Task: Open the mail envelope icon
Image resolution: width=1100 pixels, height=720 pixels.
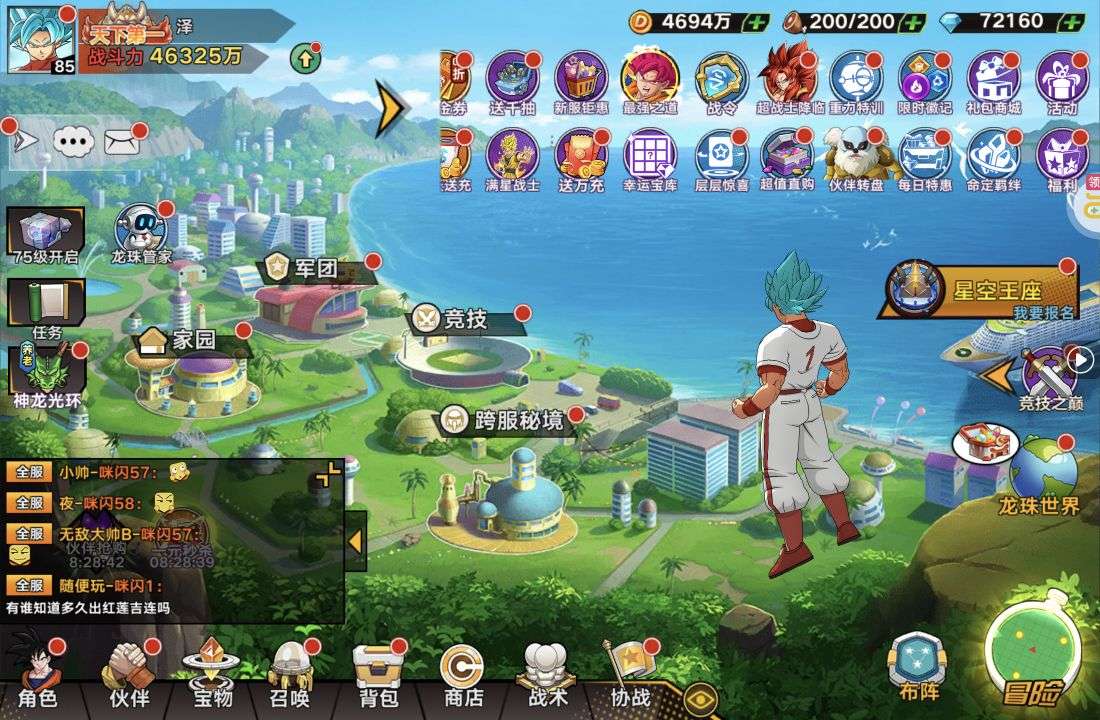Action: tap(121, 142)
